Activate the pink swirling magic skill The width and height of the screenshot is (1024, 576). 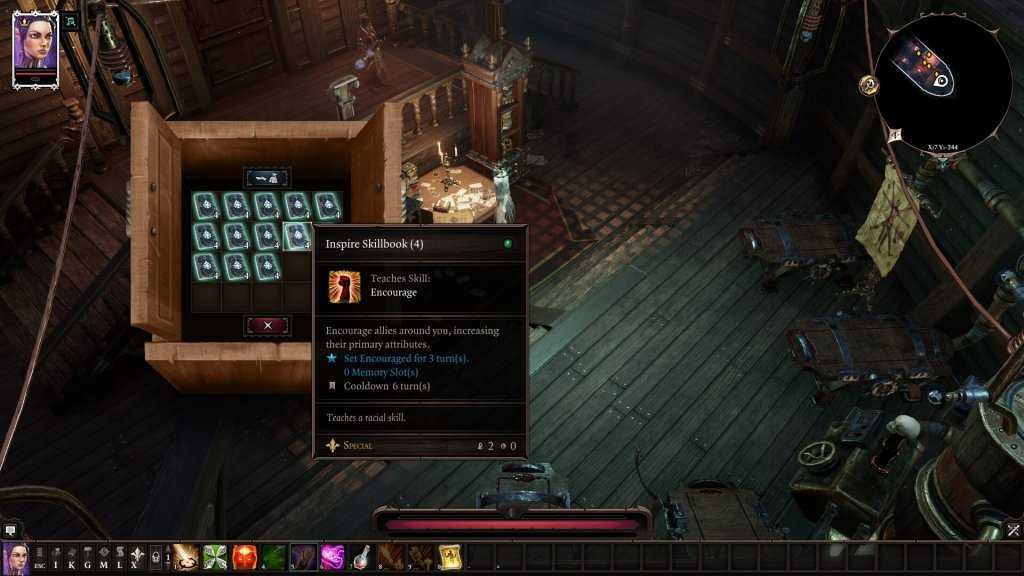[332, 556]
